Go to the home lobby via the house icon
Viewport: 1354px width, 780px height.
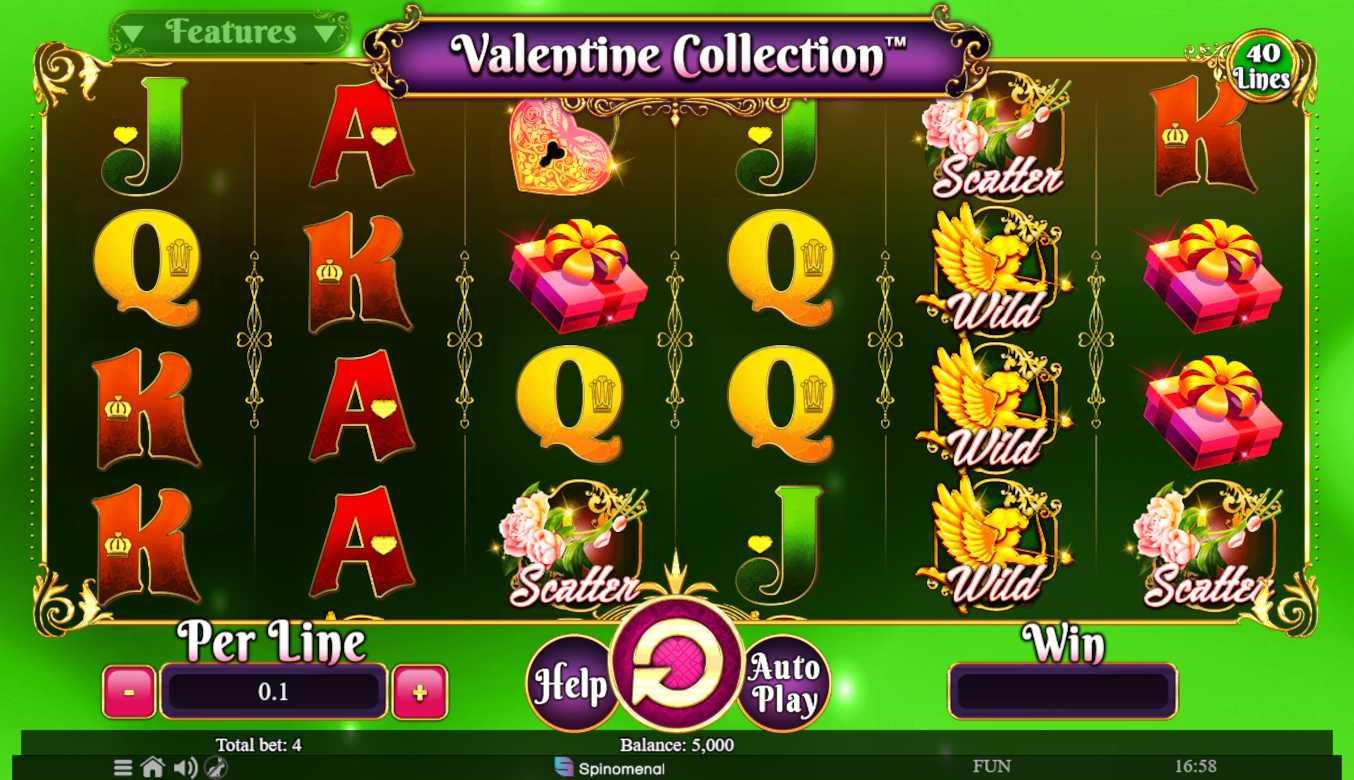153,768
